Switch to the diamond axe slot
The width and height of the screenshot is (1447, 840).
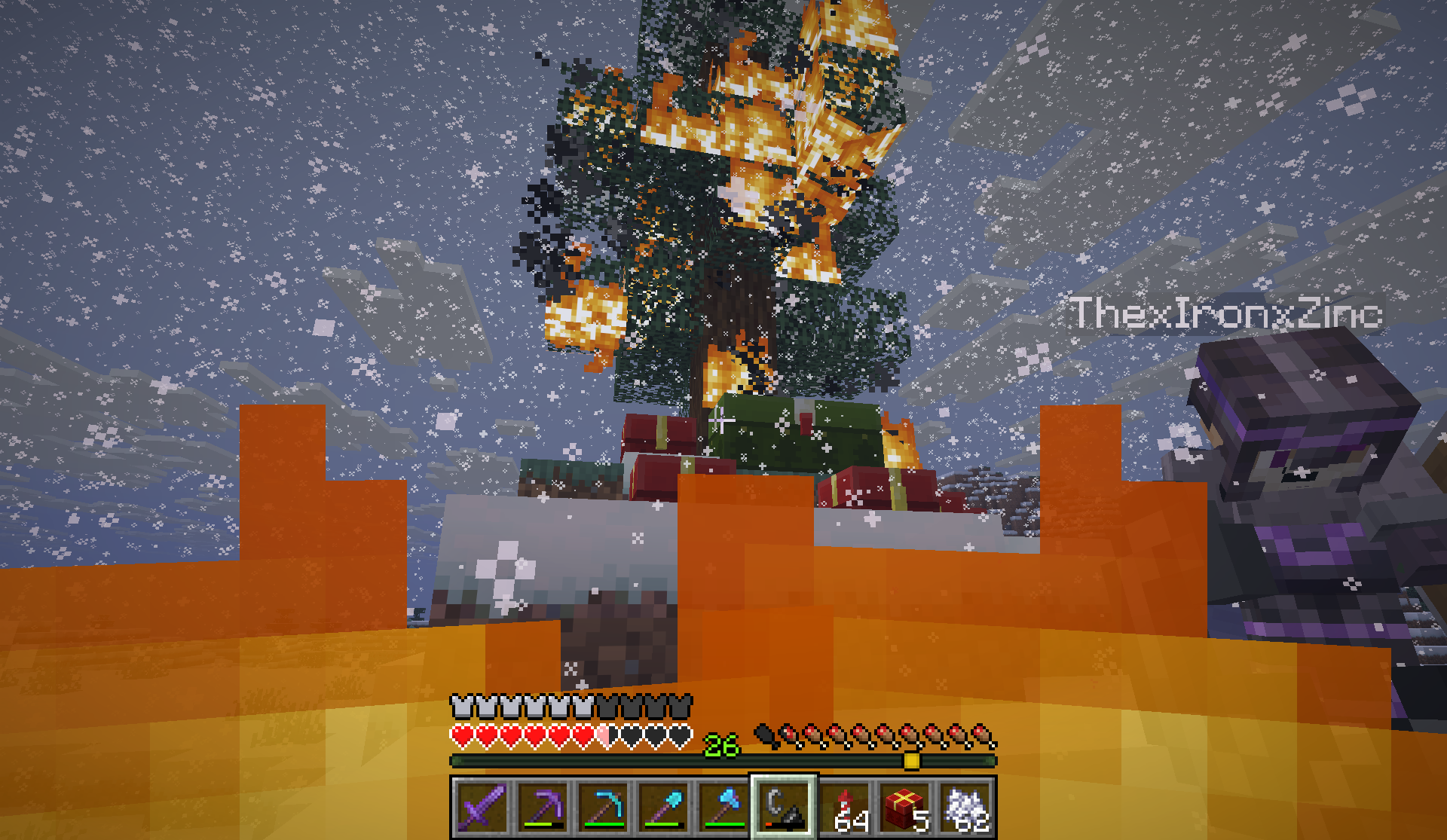pyautogui.click(x=723, y=808)
